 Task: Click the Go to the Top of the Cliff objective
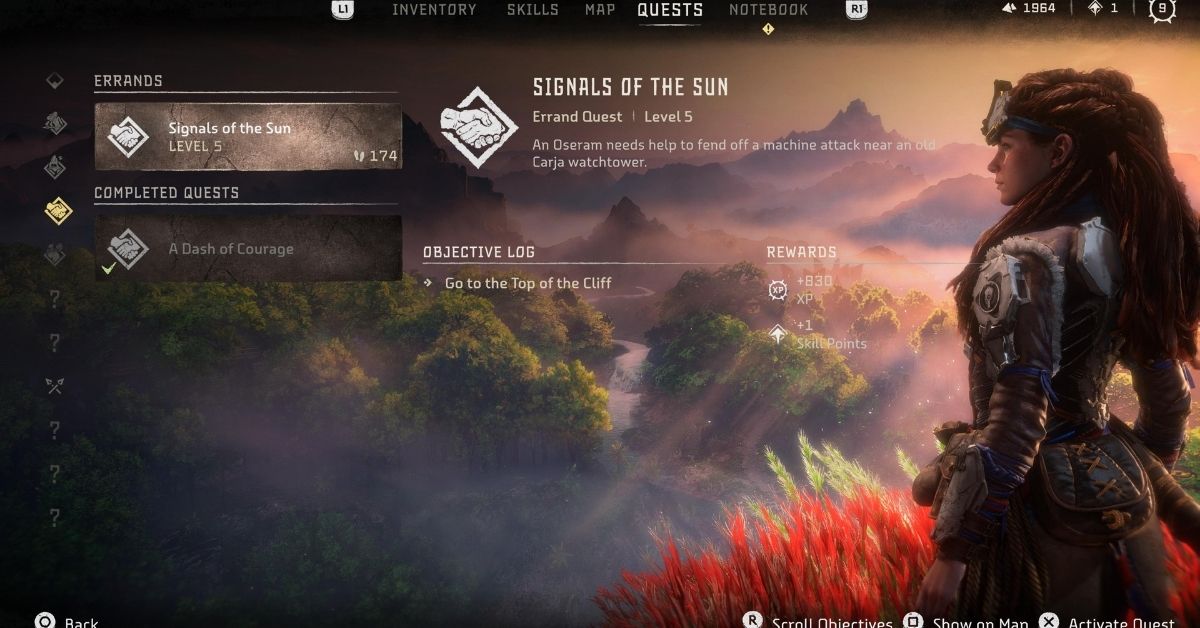pyautogui.click(x=527, y=283)
